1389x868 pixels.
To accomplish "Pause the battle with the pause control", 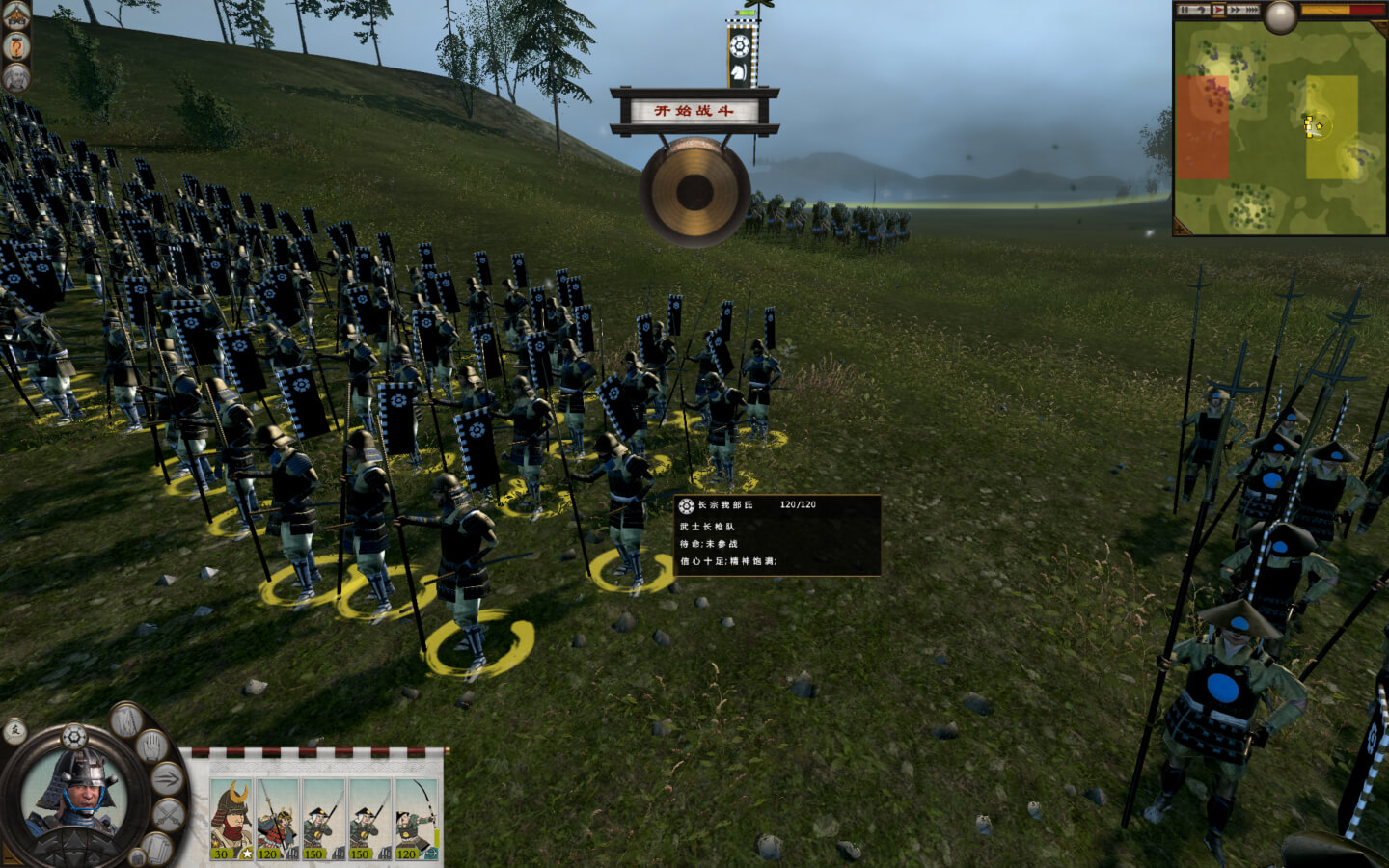I will 1184,10.
